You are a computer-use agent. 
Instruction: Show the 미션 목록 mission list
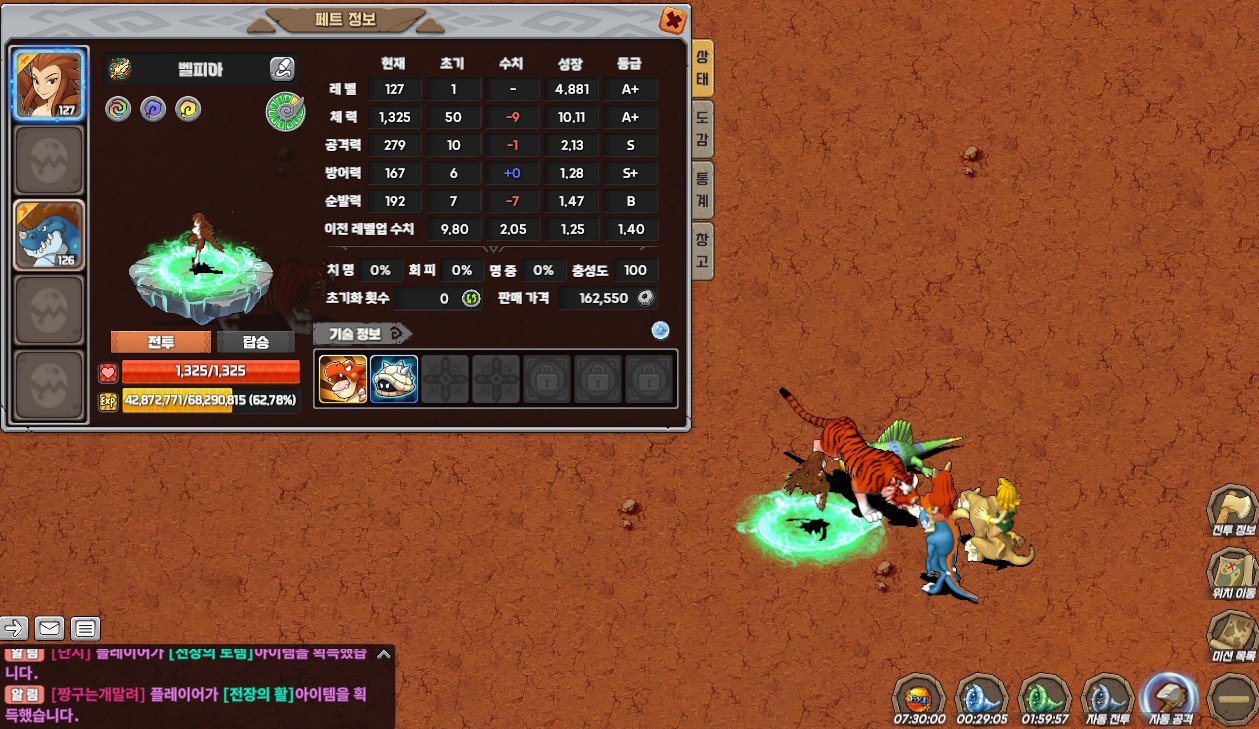point(1233,637)
